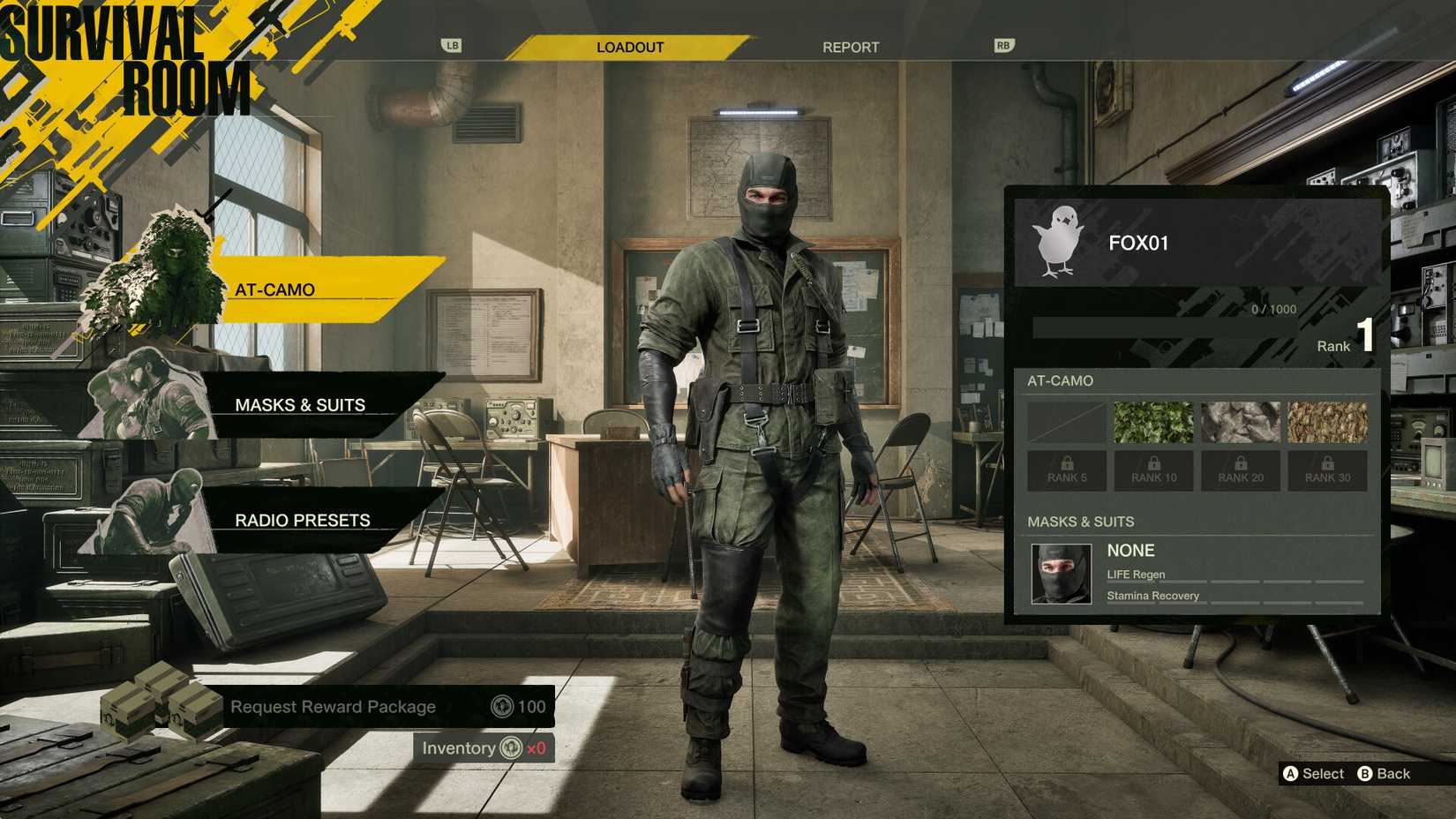Click the FOX01 chick avatar

1059,241
